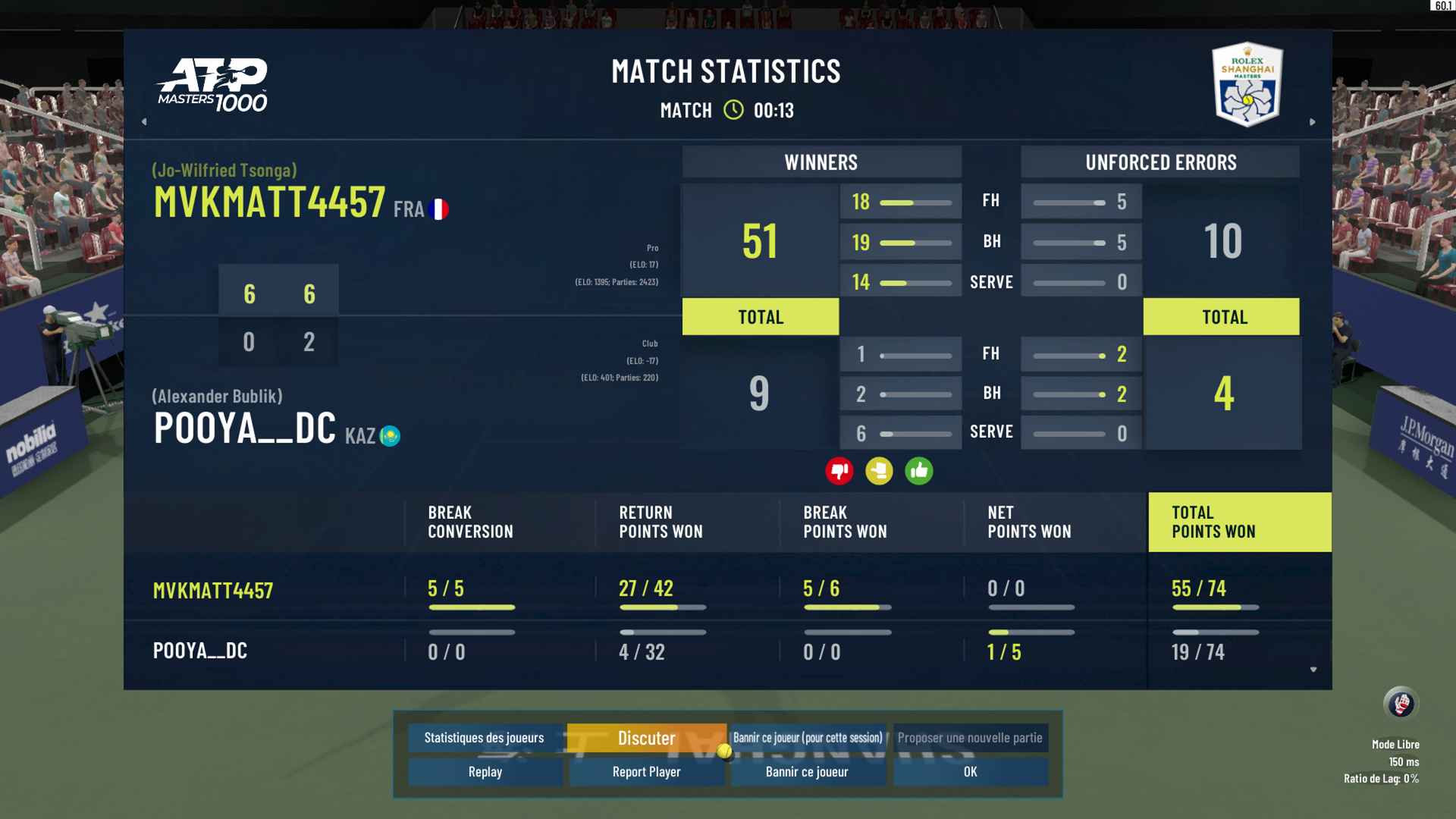This screenshot has width=1456, height=819.
Task: Give a green thumbs-up rating
Action: click(918, 471)
